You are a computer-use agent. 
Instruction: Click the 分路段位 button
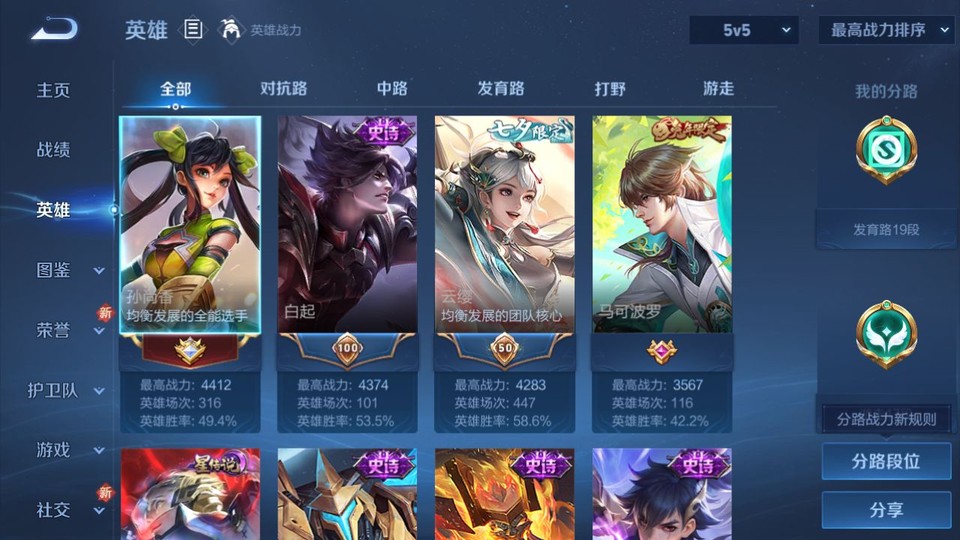click(x=886, y=462)
